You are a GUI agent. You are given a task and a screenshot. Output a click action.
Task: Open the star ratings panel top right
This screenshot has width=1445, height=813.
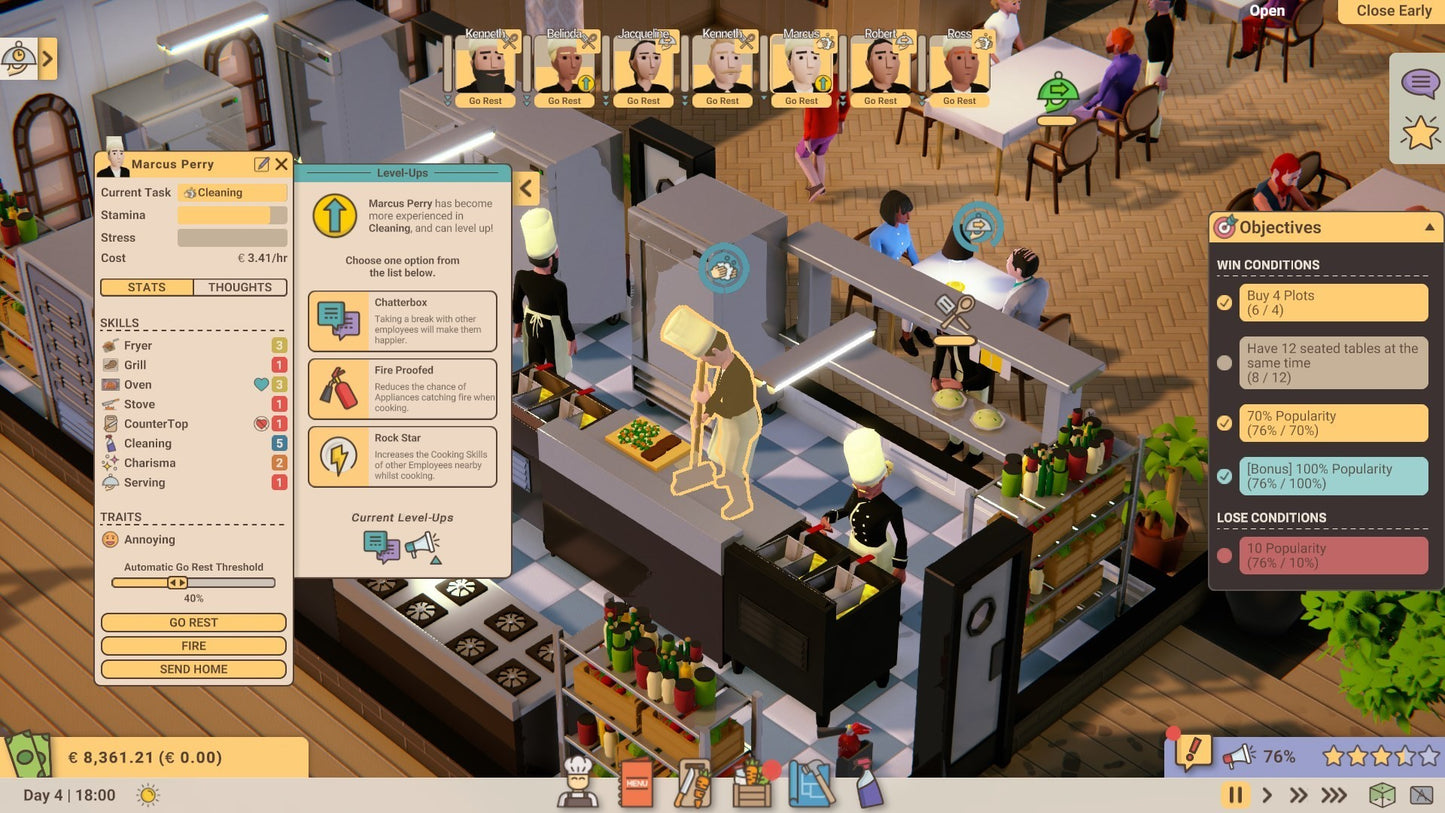pyautogui.click(x=1419, y=131)
